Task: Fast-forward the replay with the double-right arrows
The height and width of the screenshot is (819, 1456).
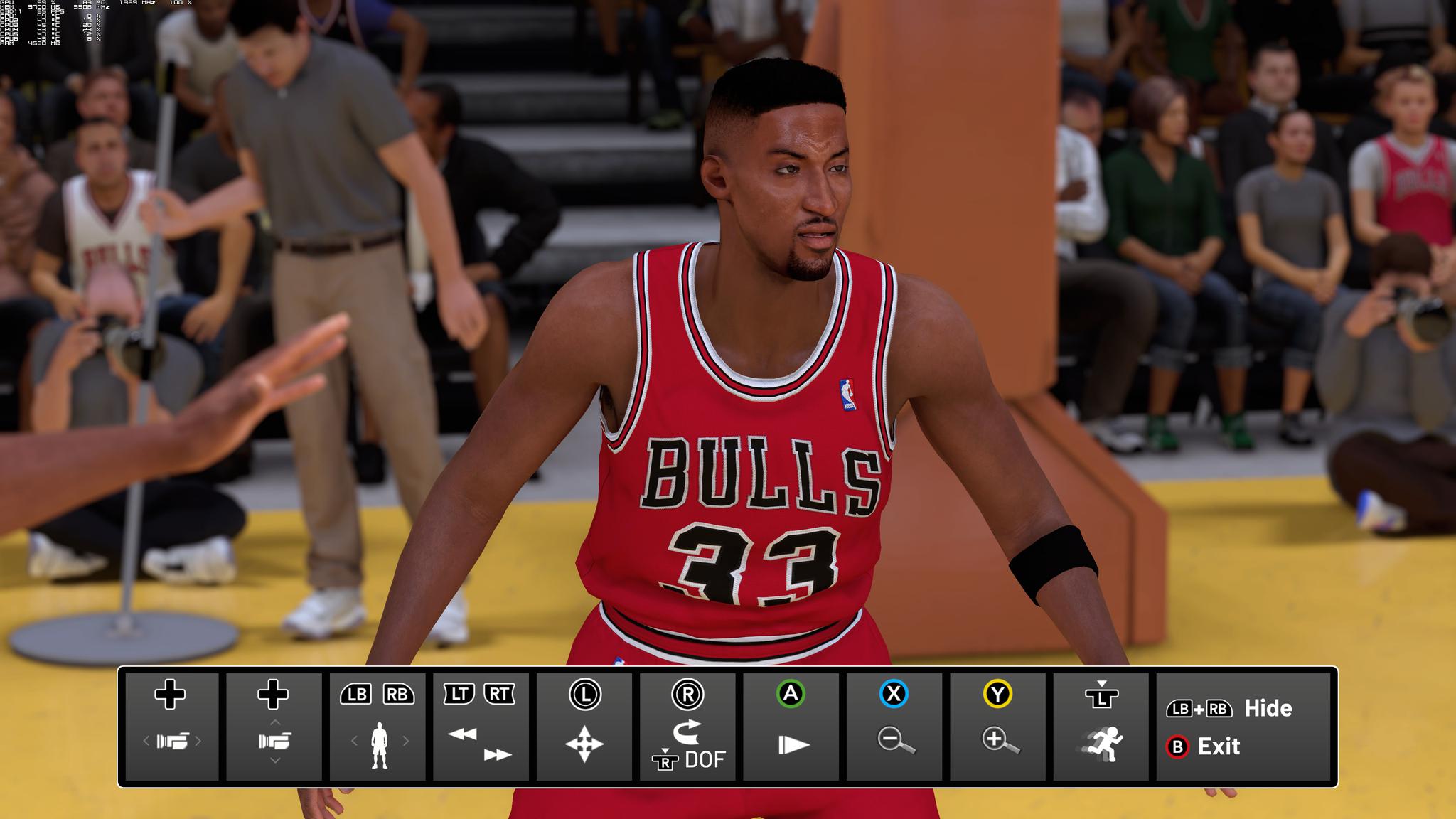Action: (x=497, y=754)
